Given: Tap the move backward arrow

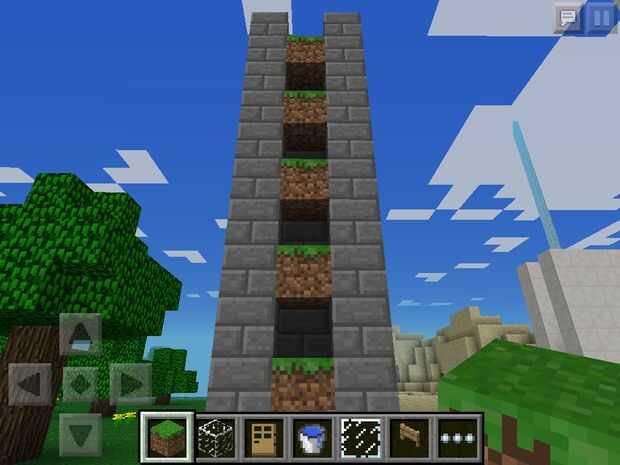Looking at the screenshot, I should 81,432.
